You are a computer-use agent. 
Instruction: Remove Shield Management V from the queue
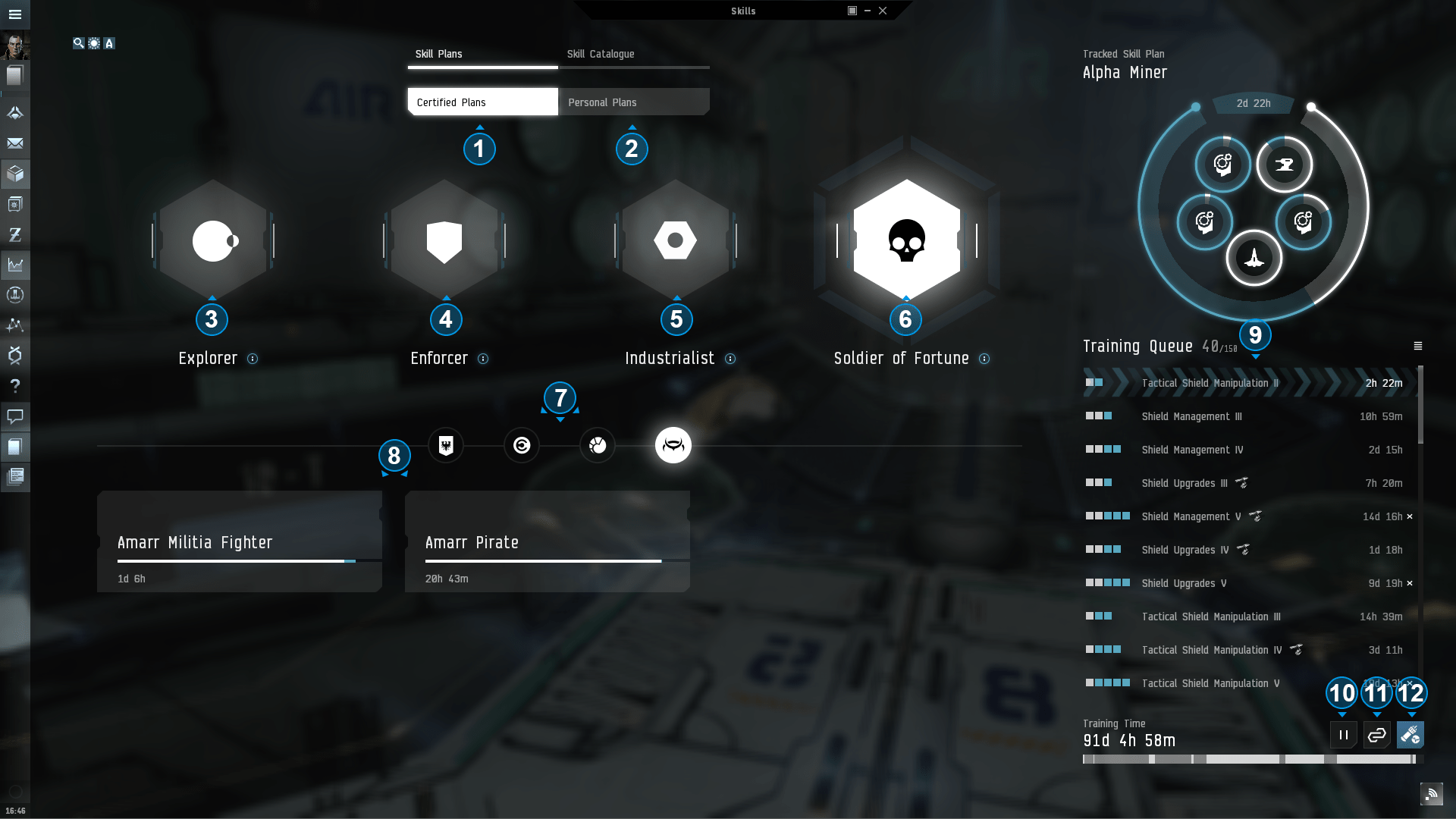point(1410,516)
